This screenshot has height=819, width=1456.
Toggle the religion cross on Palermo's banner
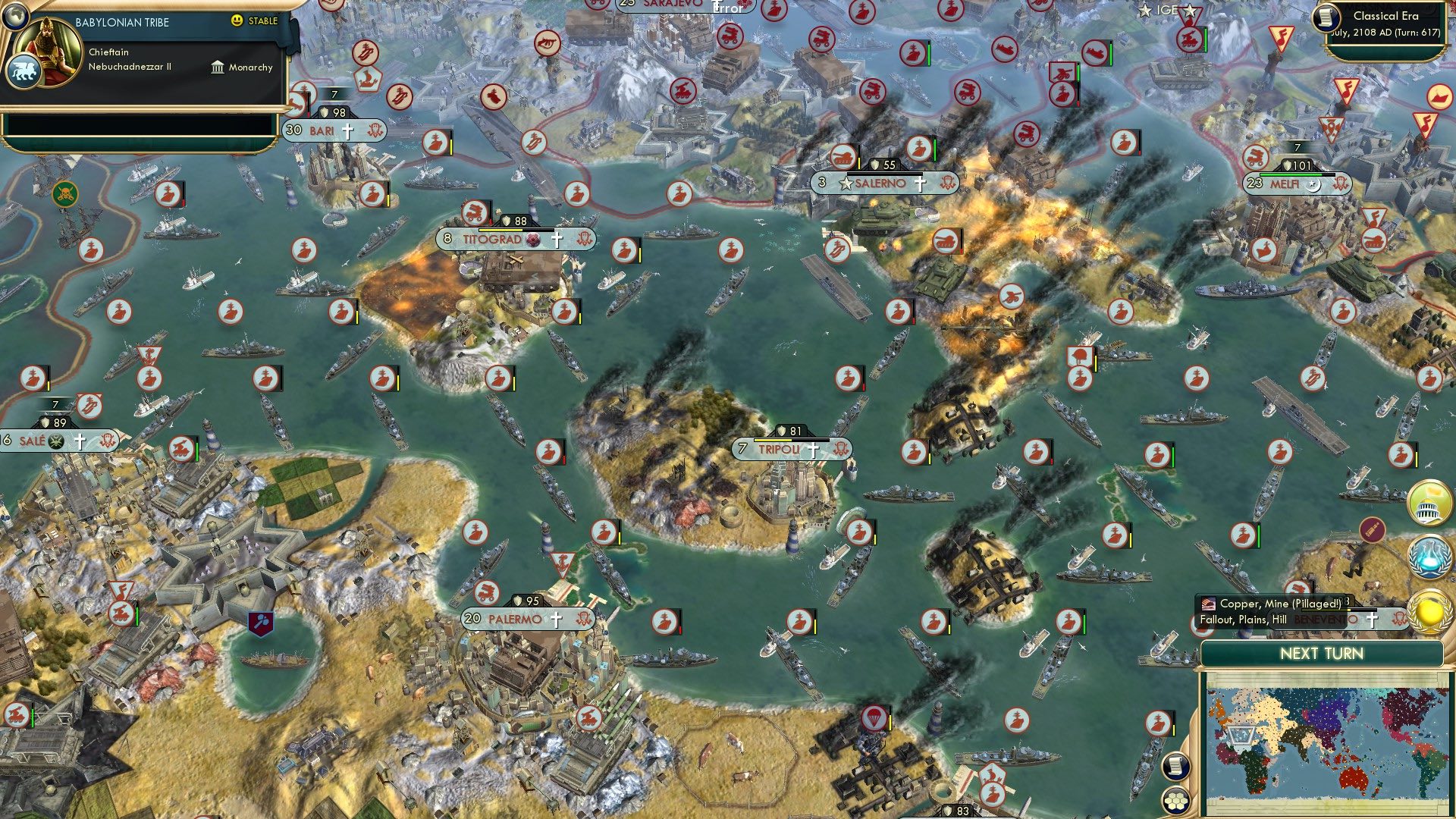(x=557, y=618)
